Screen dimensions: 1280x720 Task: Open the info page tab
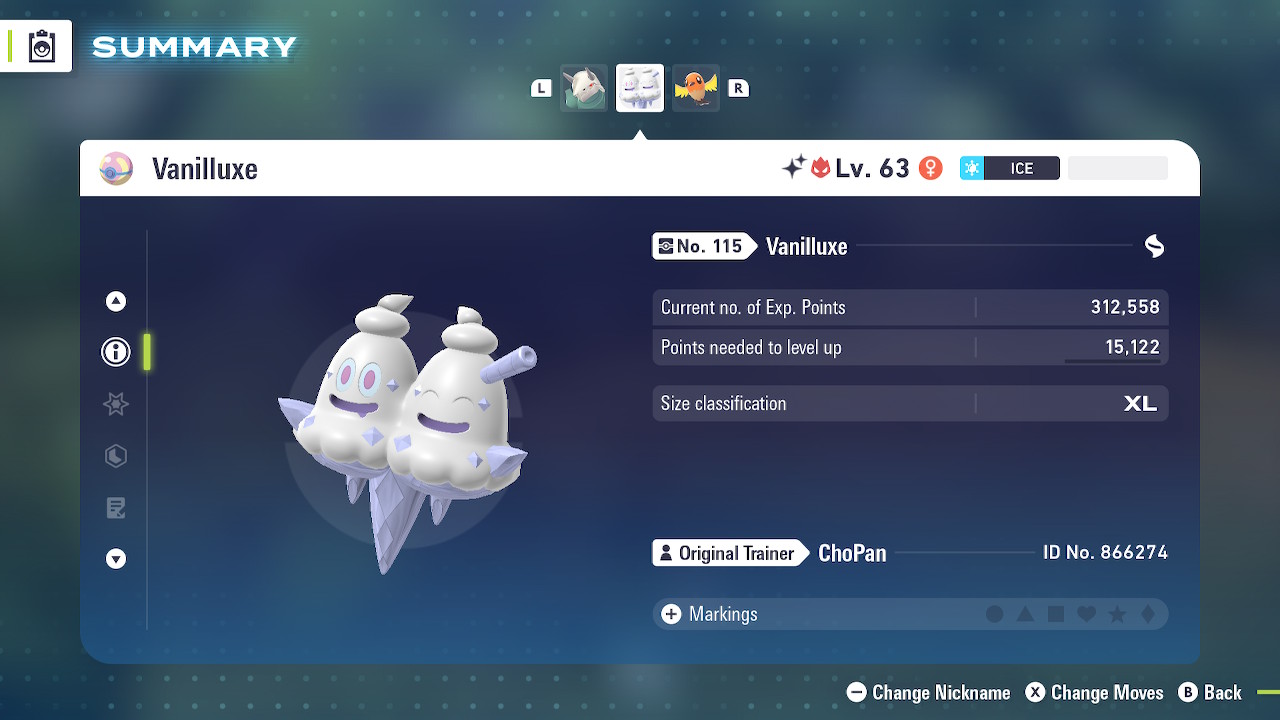point(116,352)
